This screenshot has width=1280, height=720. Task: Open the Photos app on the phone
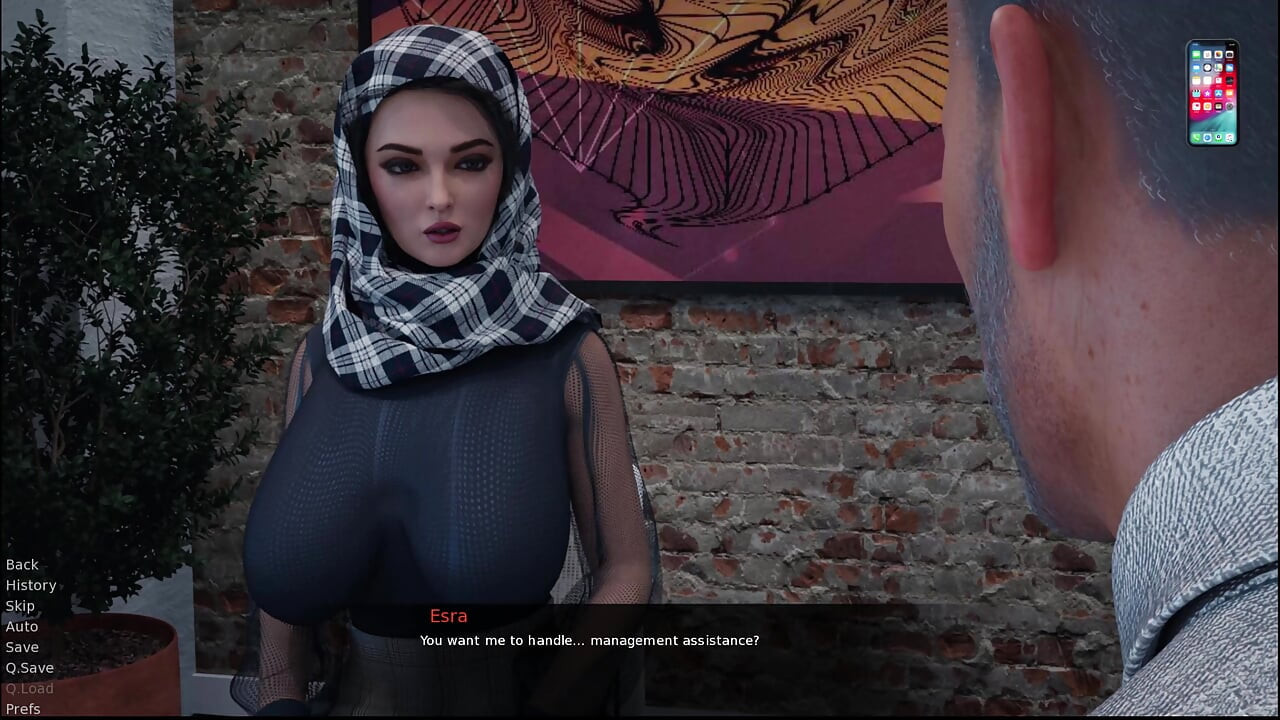coord(1218,54)
